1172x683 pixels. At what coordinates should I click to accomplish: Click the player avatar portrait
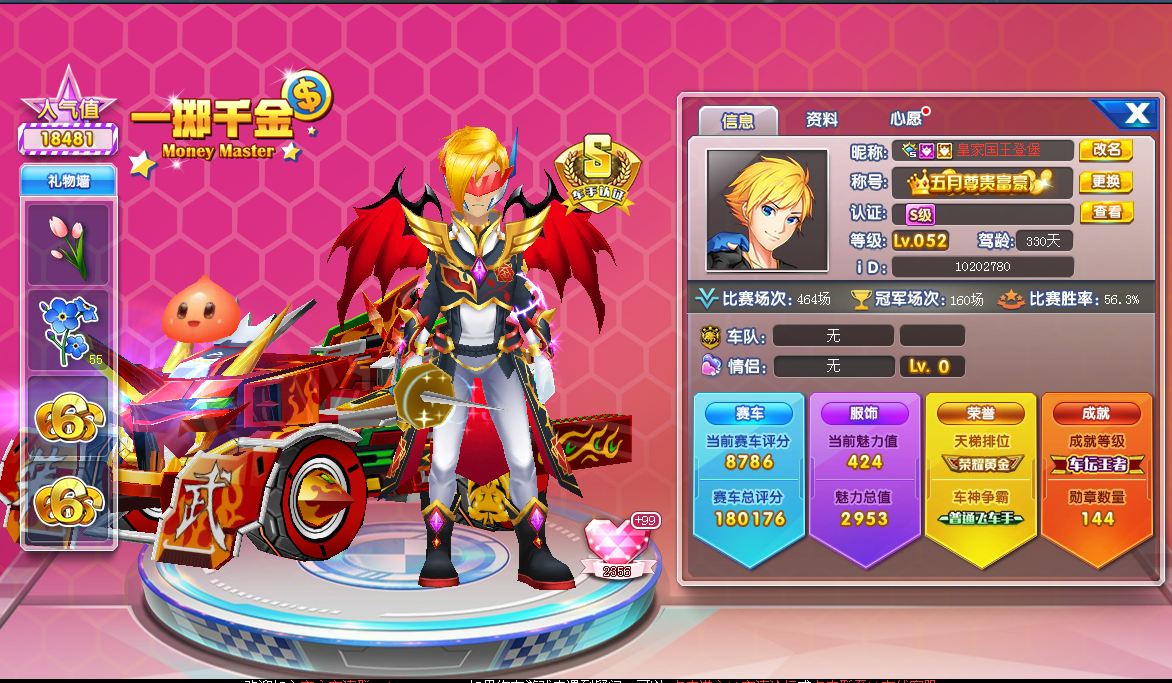pyautogui.click(x=767, y=210)
